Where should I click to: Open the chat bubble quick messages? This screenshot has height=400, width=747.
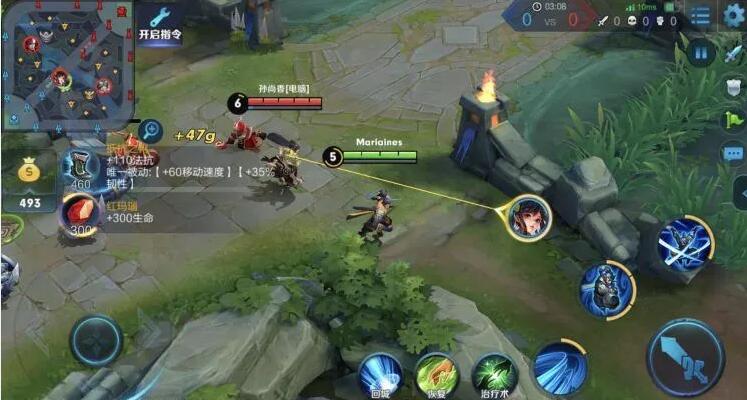point(733,153)
